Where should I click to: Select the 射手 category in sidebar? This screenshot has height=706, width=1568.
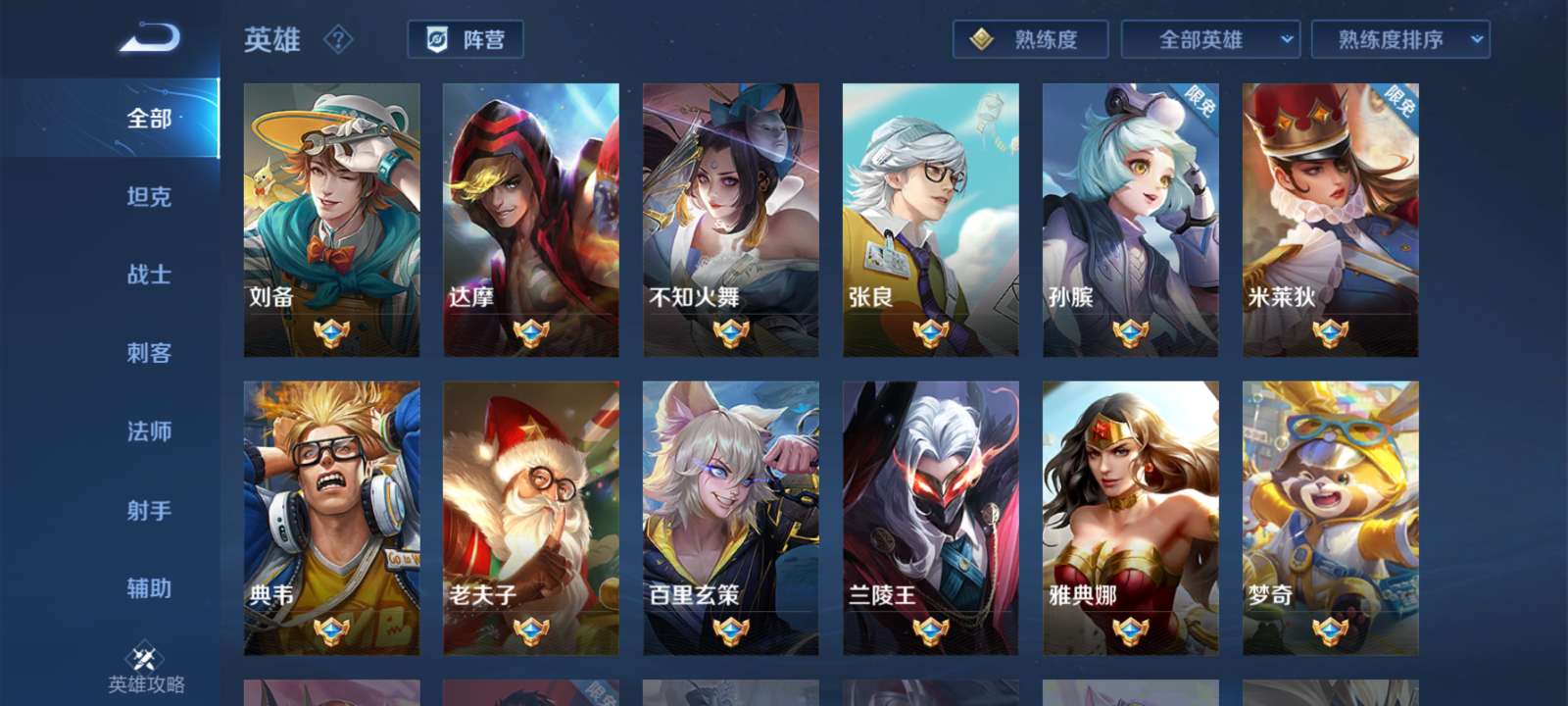click(147, 511)
